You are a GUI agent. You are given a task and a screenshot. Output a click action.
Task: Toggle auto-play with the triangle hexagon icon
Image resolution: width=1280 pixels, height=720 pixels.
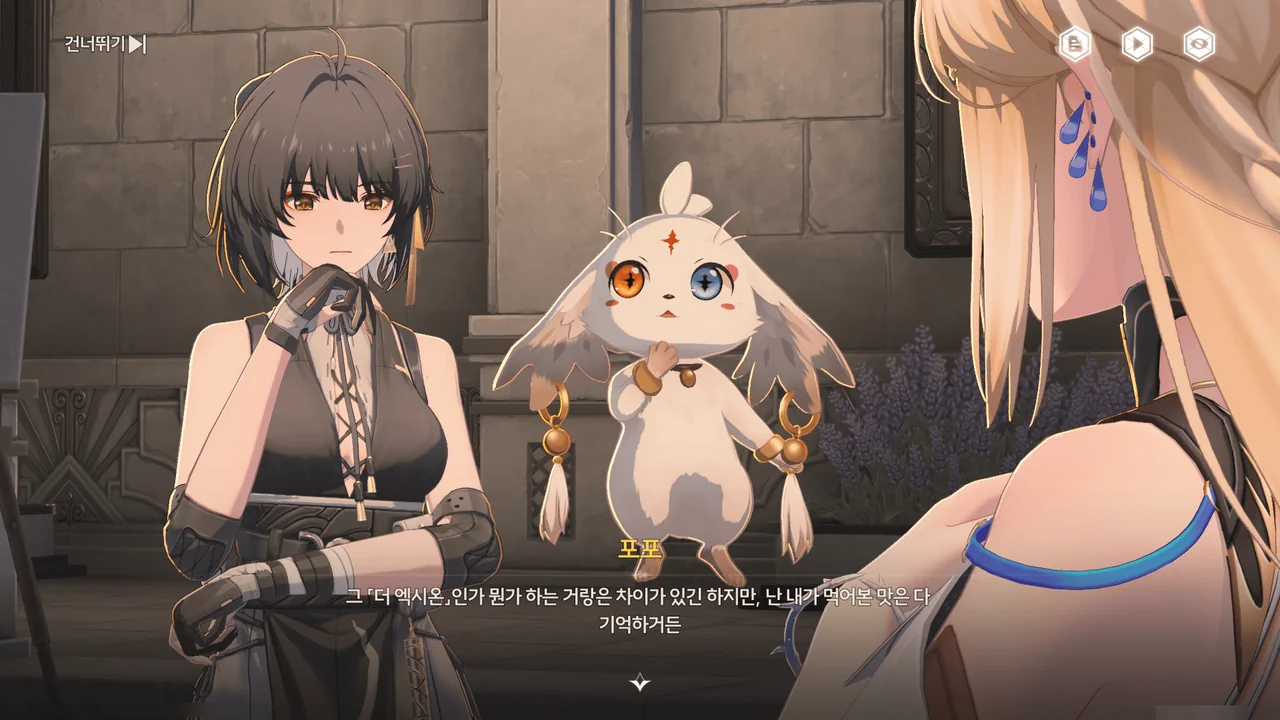pos(1137,44)
